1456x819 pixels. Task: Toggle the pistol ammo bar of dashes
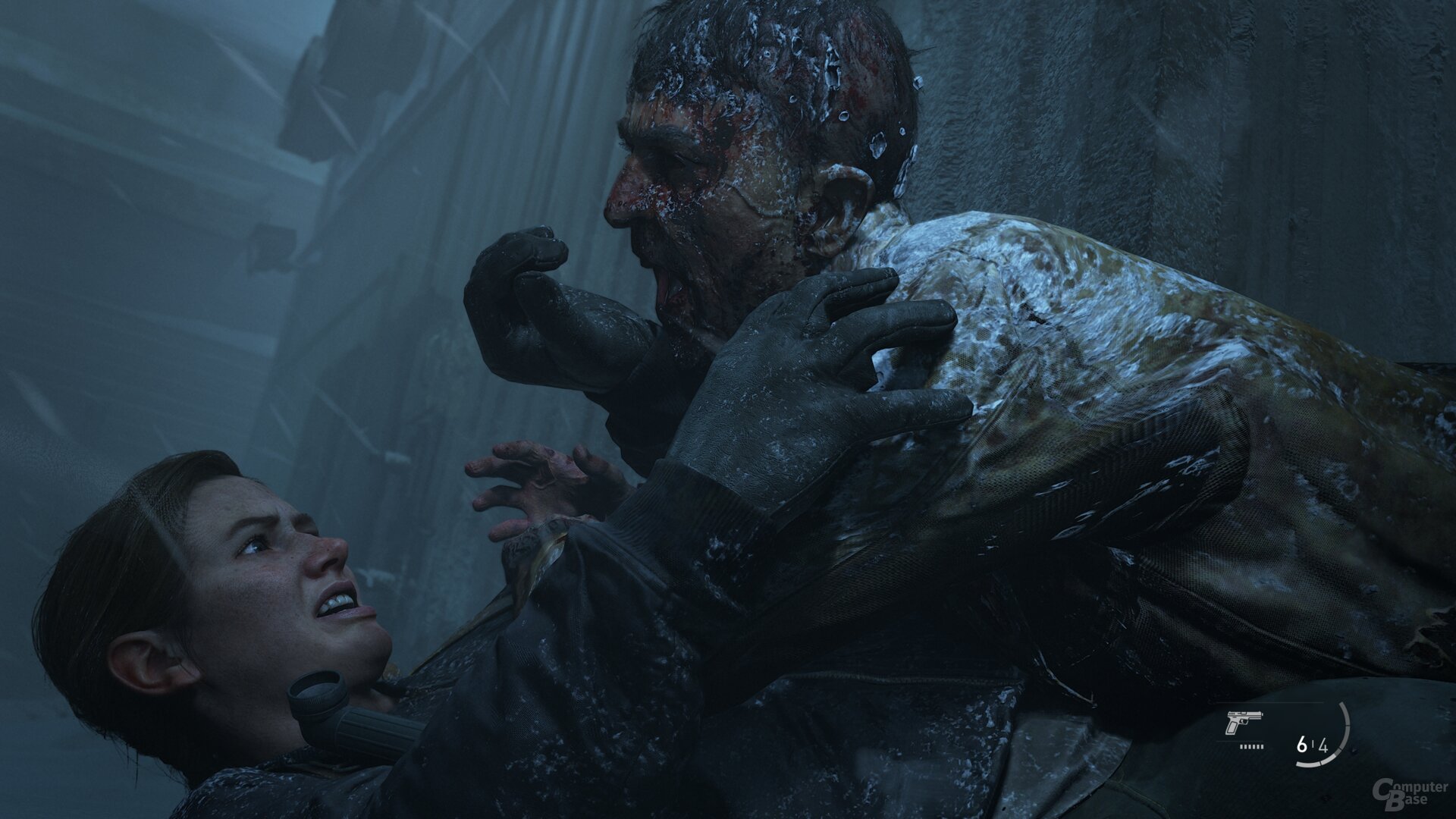click(x=1251, y=746)
